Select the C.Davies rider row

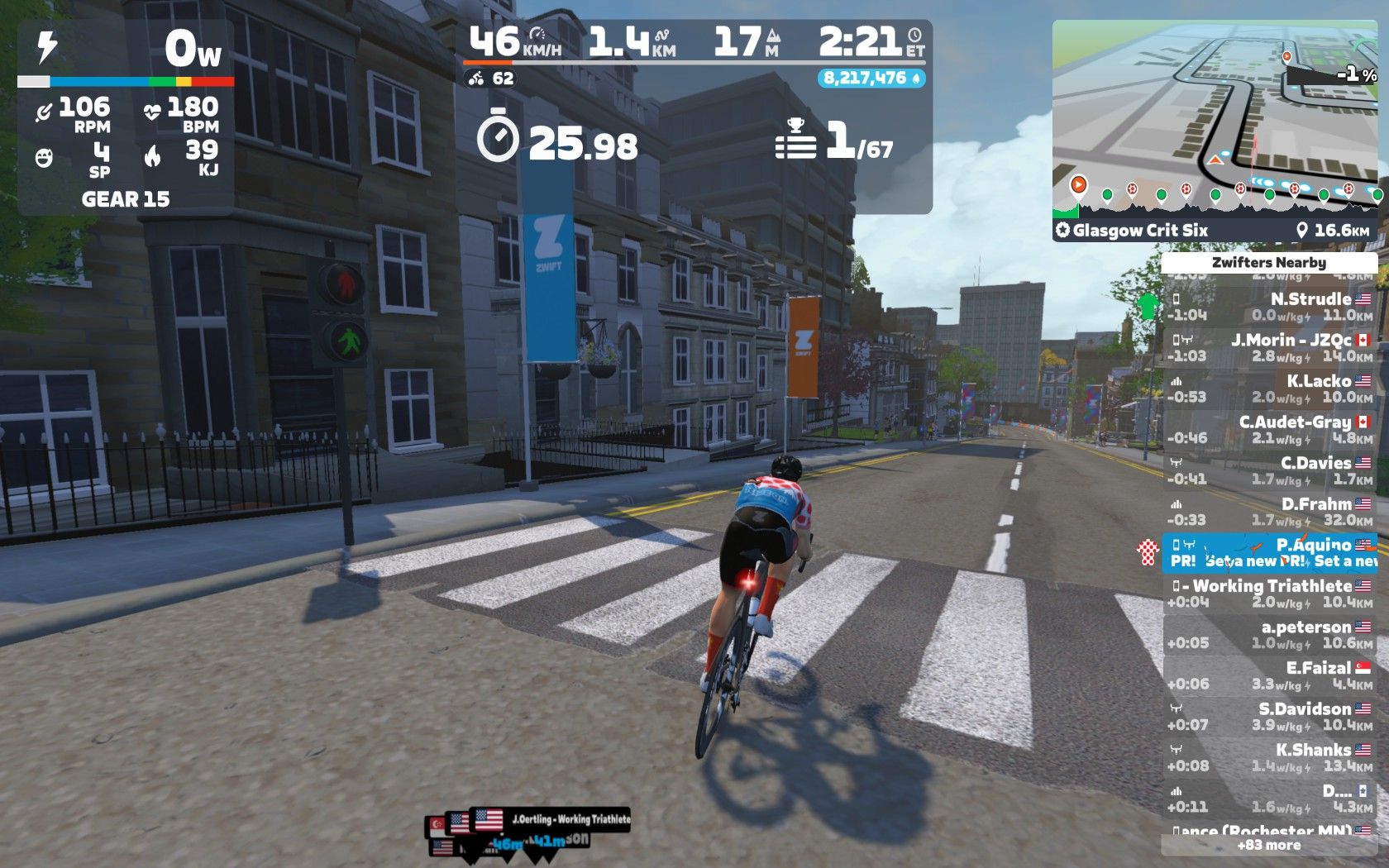[x=1269, y=470]
